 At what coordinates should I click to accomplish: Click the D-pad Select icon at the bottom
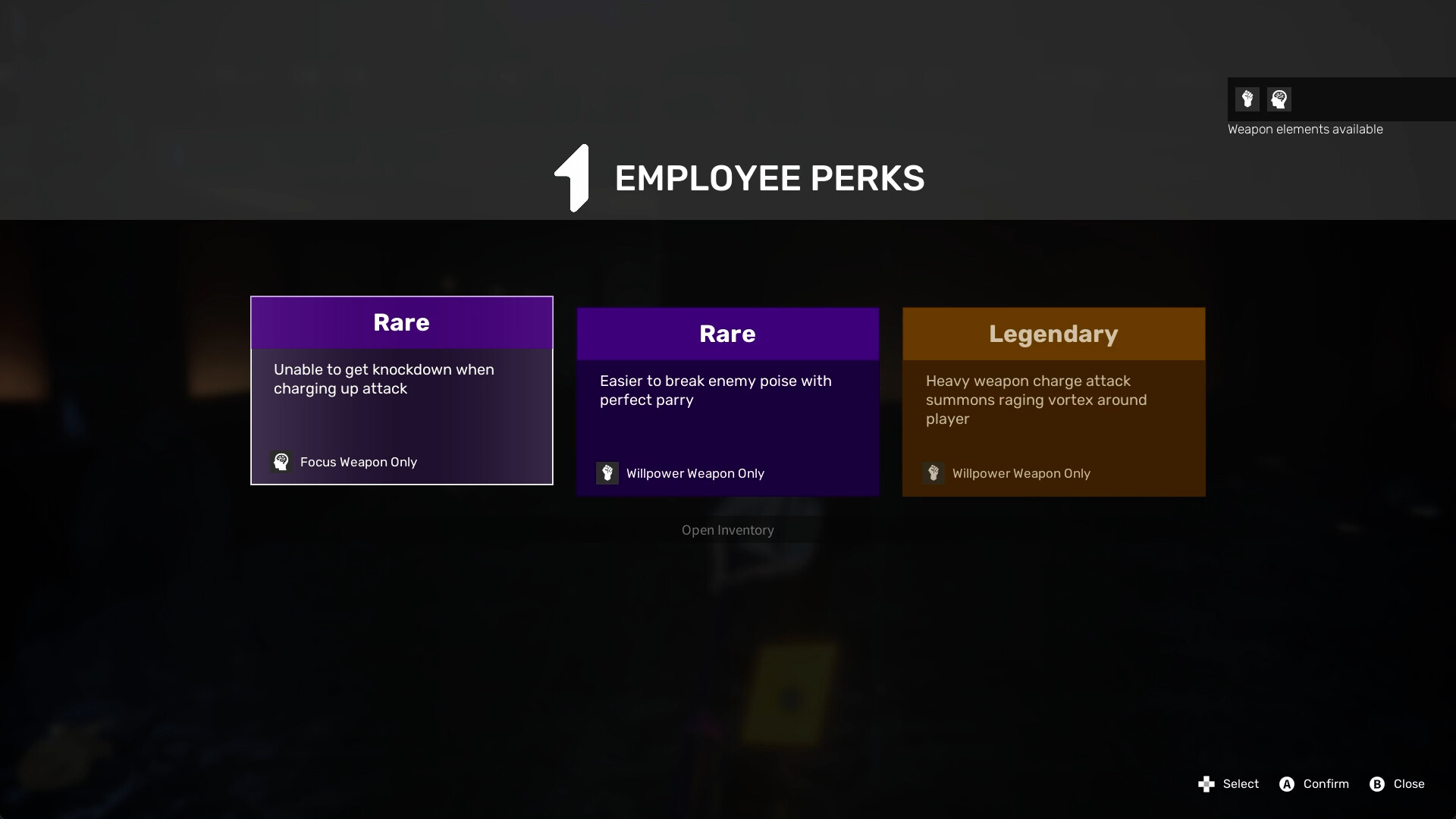coord(1206,784)
